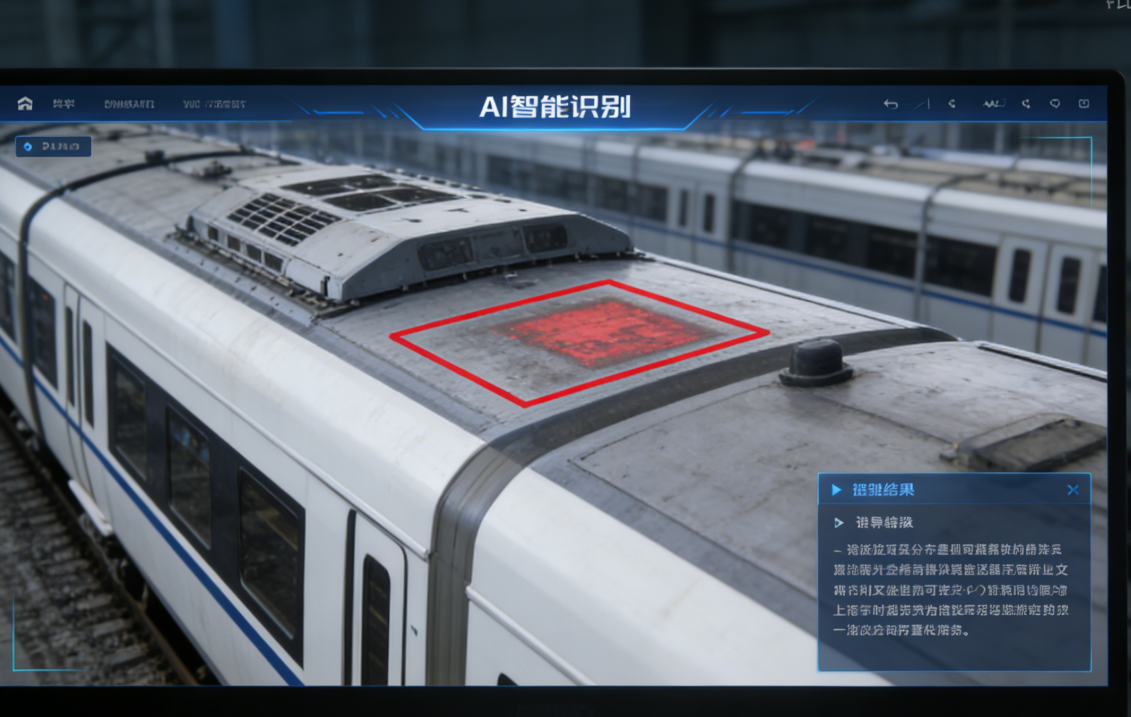Click the heart icon in top bar
The height and width of the screenshot is (717, 1131).
click(x=1055, y=104)
